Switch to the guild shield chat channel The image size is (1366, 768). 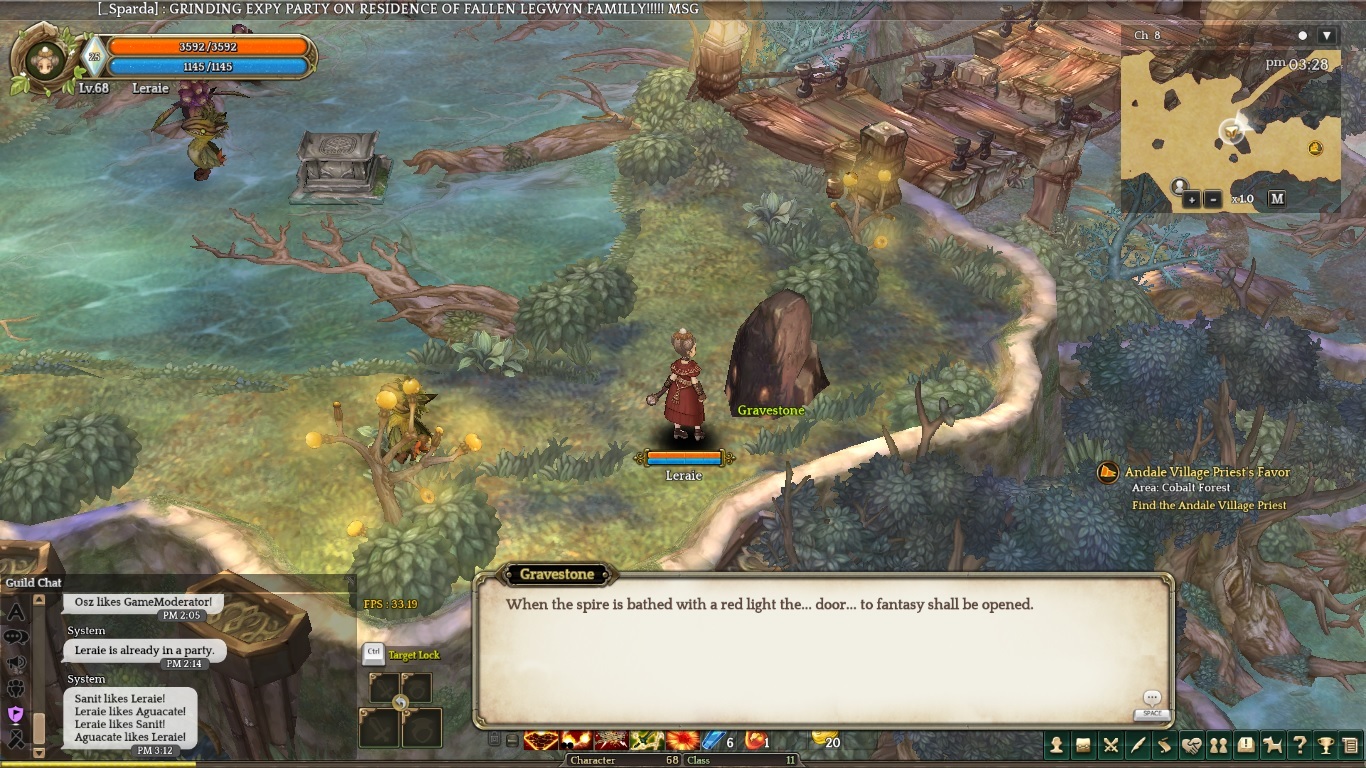tap(16, 714)
